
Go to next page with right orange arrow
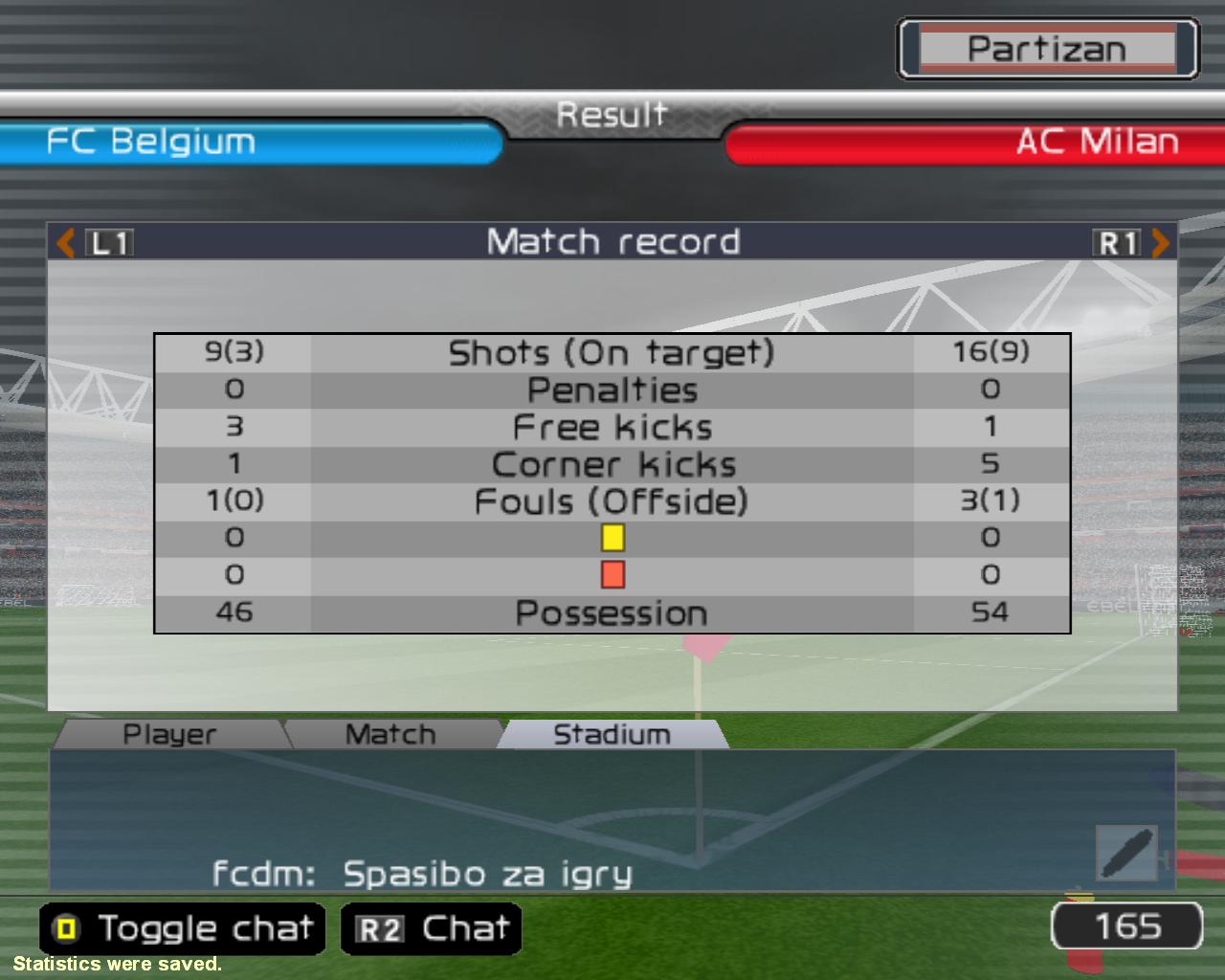pos(1160,243)
